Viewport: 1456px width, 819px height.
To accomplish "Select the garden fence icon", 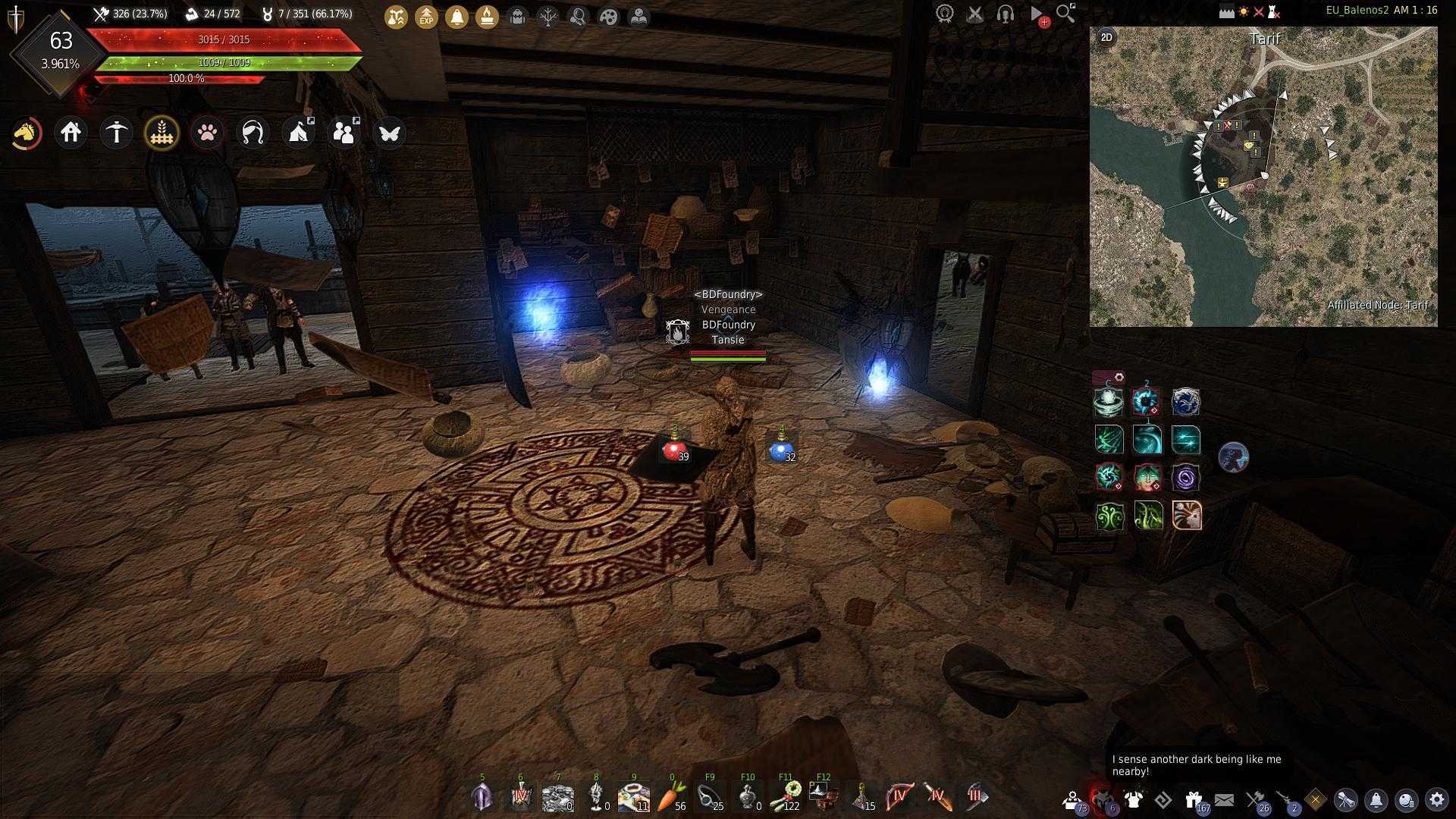I will [162, 133].
